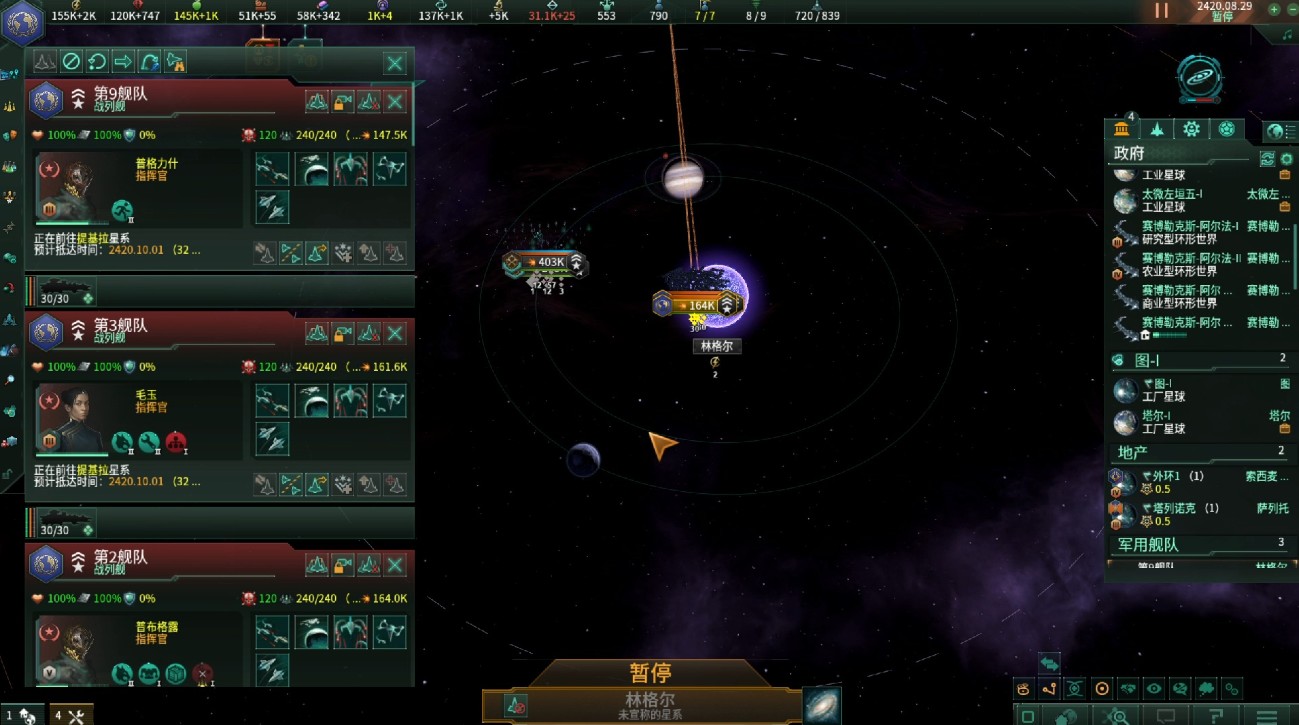Toggle the game pause button

pyautogui.click(x=1161, y=11)
